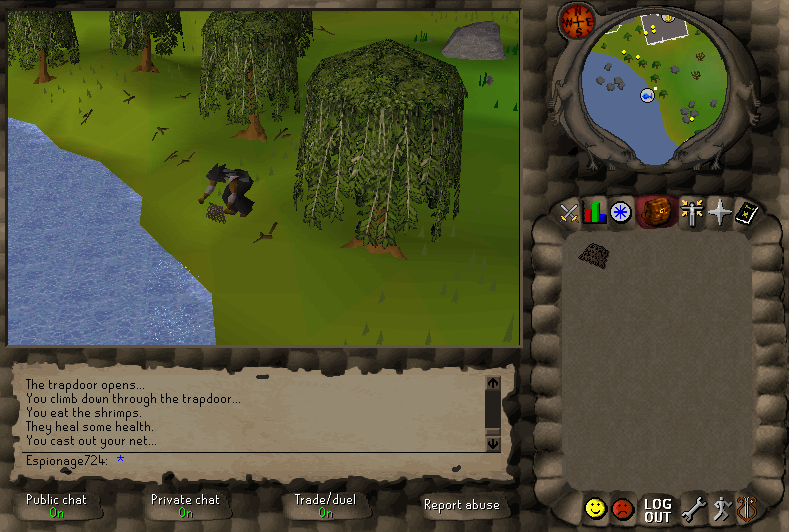This screenshot has height=532, width=789.
Task: Open the quest list blue star tab
Action: tap(621, 212)
